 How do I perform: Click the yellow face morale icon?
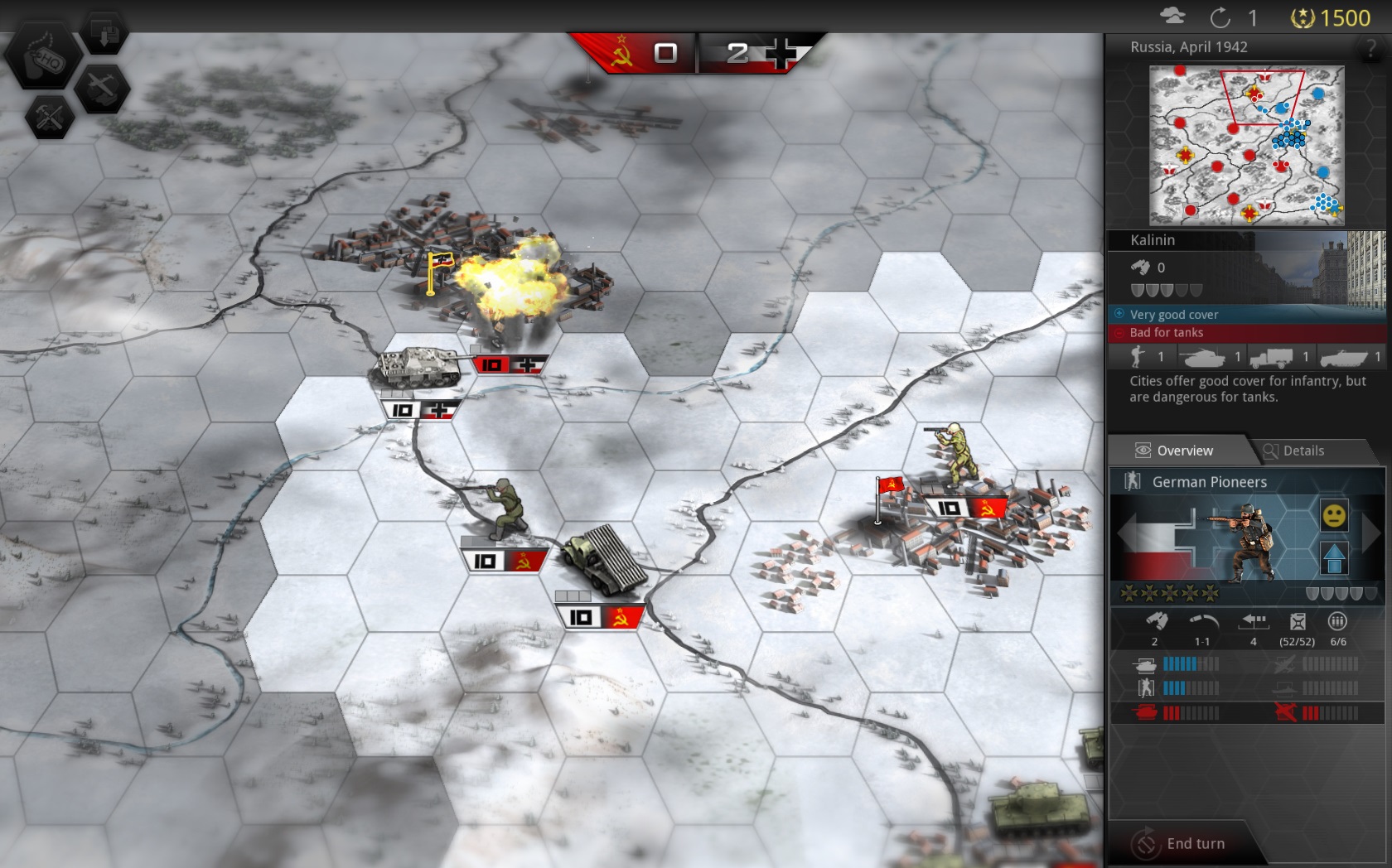[x=1333, y=516]
